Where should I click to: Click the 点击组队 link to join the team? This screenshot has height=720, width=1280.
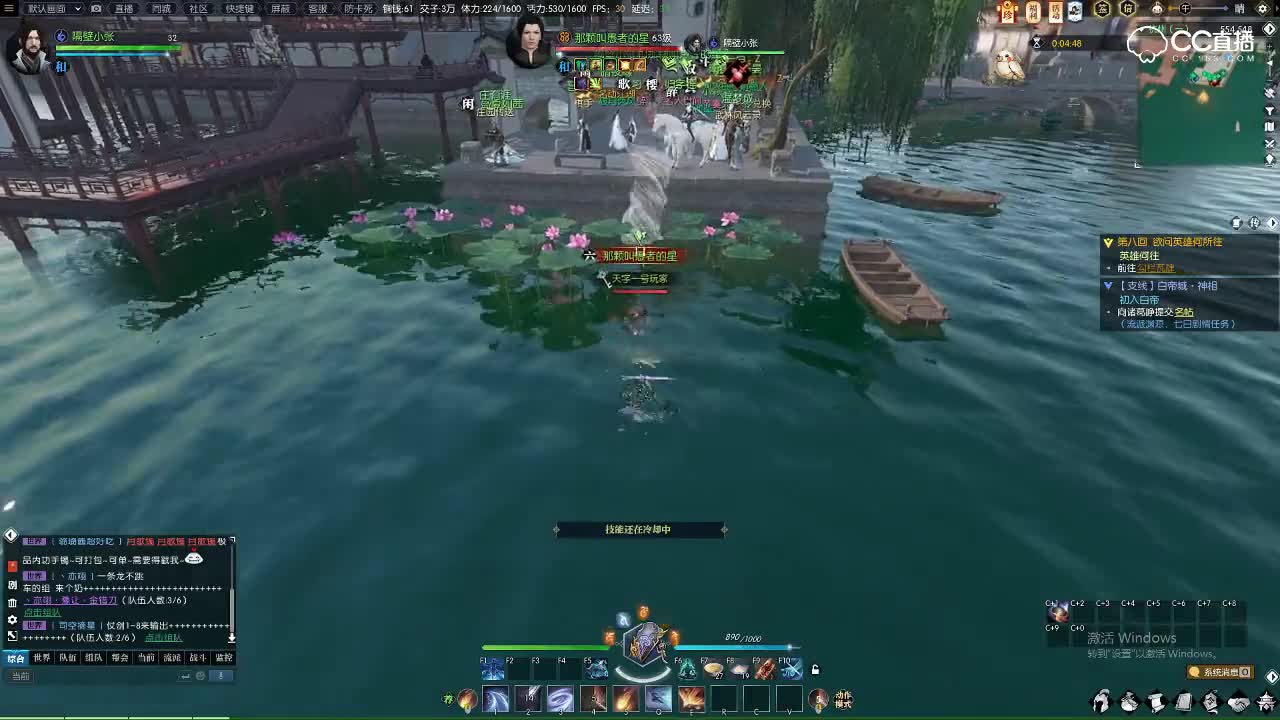tap(42, 612)
